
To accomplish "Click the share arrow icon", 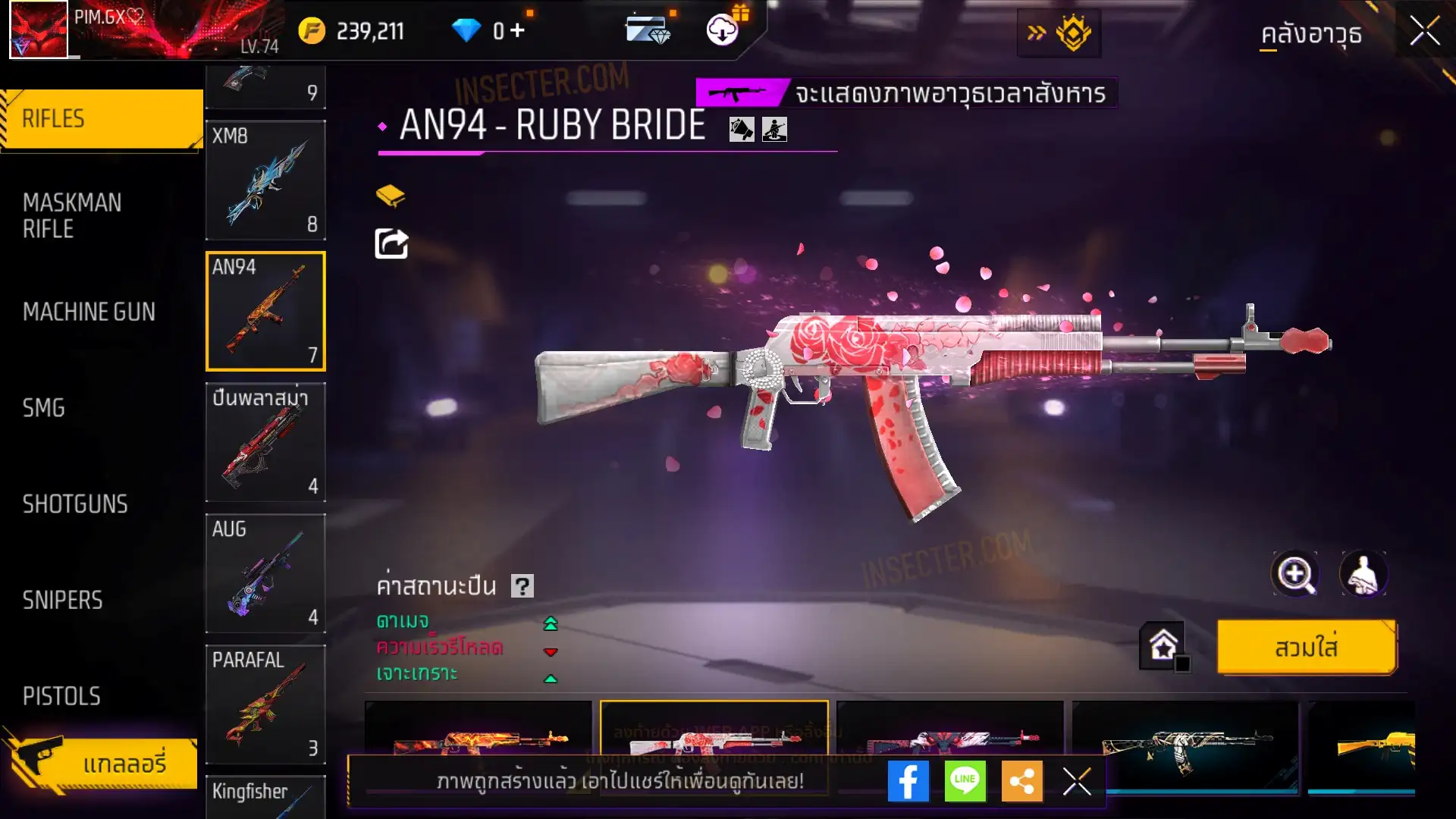I will coord(391,243).
